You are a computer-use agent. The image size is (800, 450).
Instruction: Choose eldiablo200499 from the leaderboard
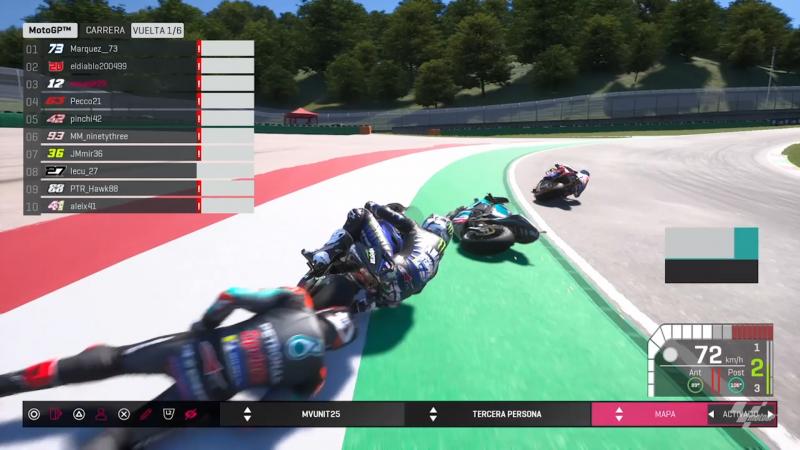pos(110,66)
